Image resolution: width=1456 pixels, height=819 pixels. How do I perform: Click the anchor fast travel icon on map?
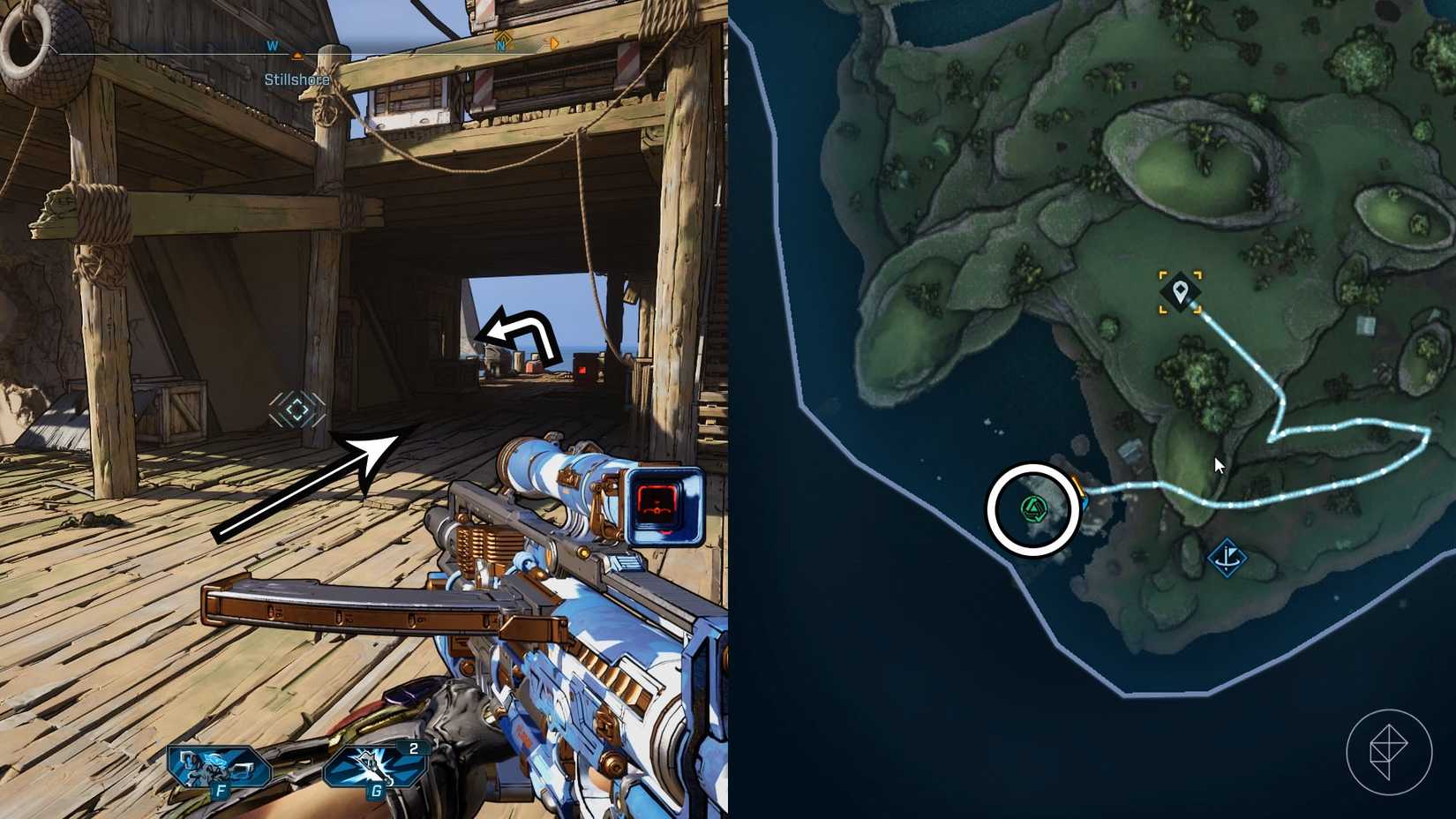click(x=1229, y=556)
